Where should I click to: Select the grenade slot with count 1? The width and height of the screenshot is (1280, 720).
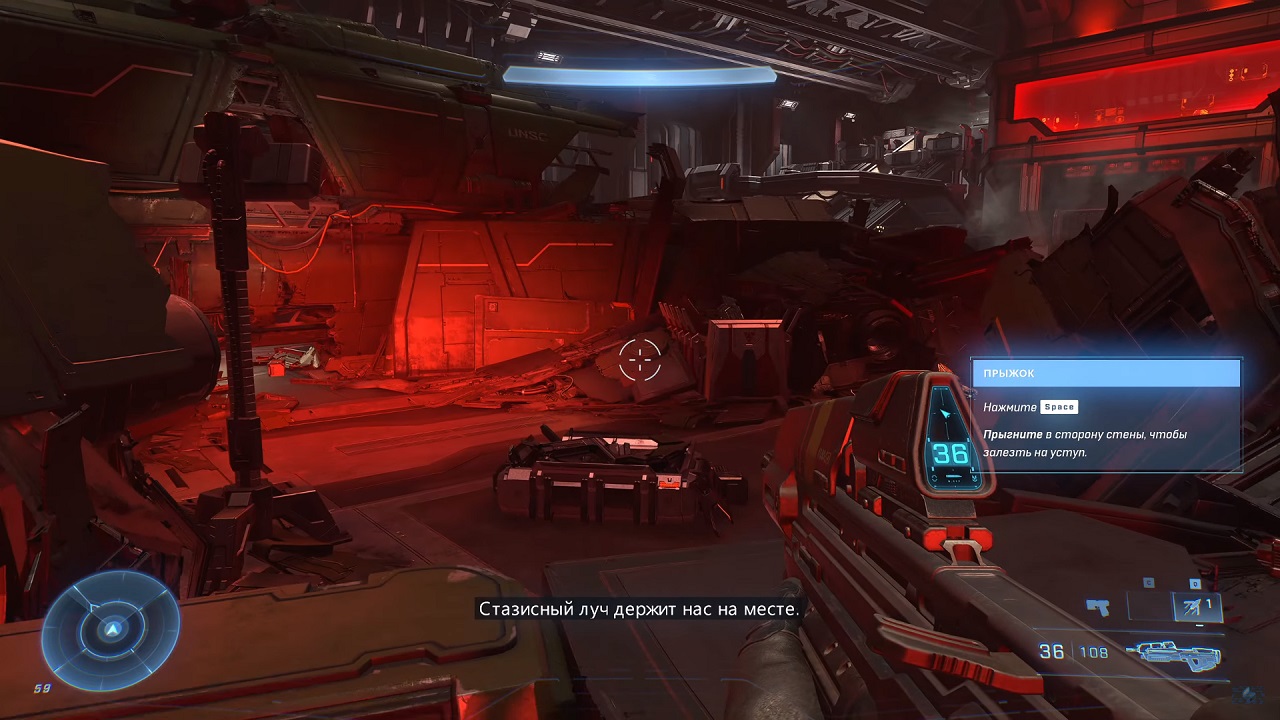(x=1196, y=606)
